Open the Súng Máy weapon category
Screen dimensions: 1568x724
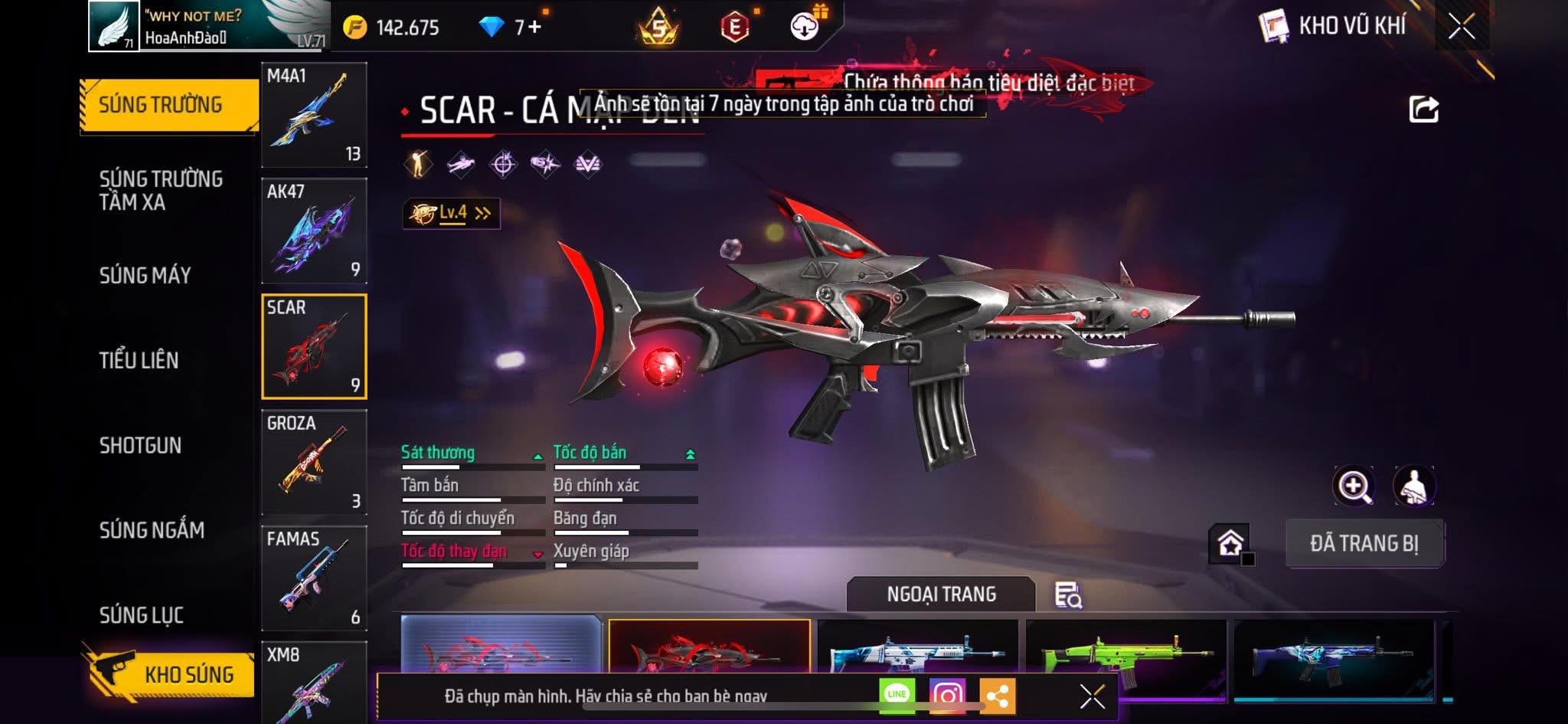pos(145,275)
